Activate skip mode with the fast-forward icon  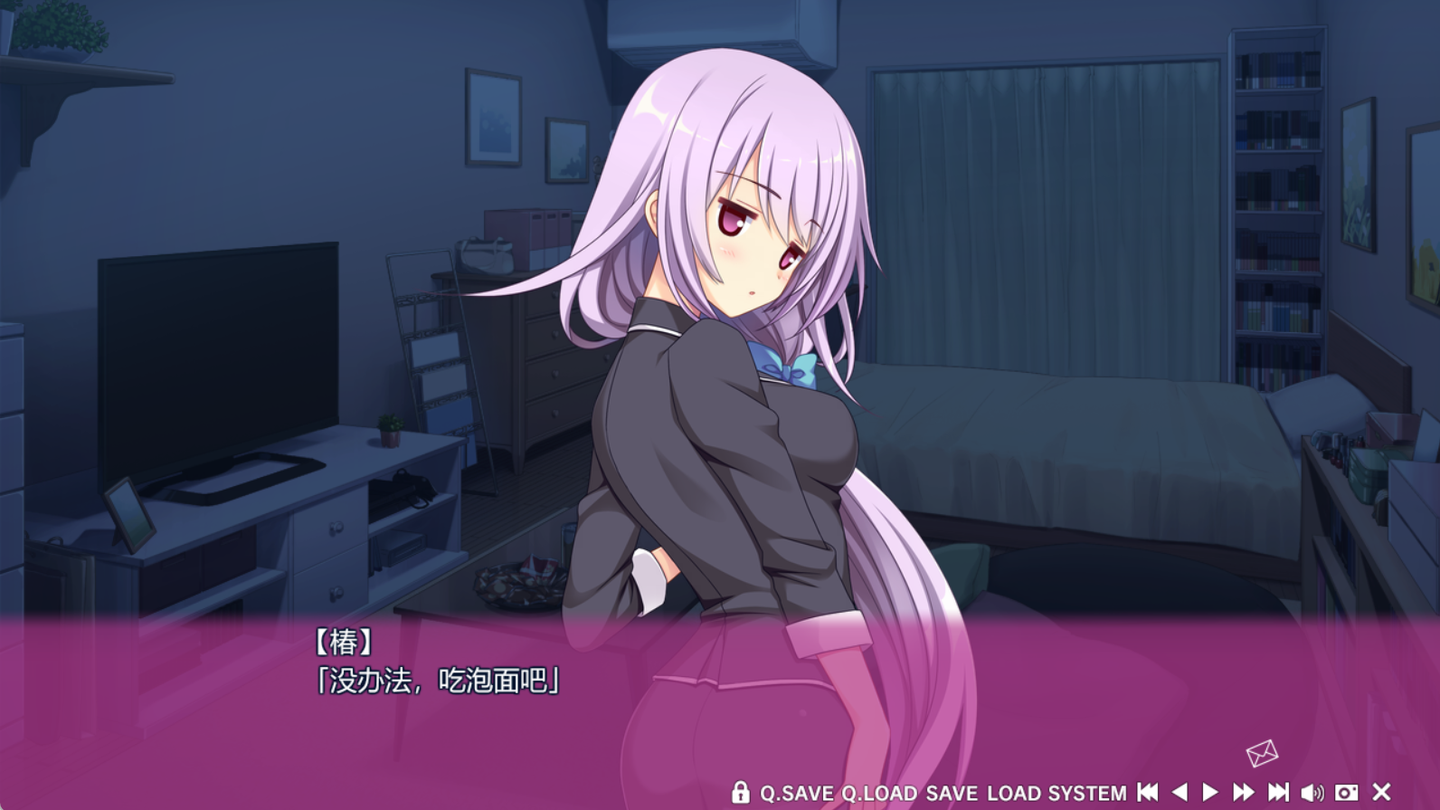pyautogui.click(x=1244, y=792)
